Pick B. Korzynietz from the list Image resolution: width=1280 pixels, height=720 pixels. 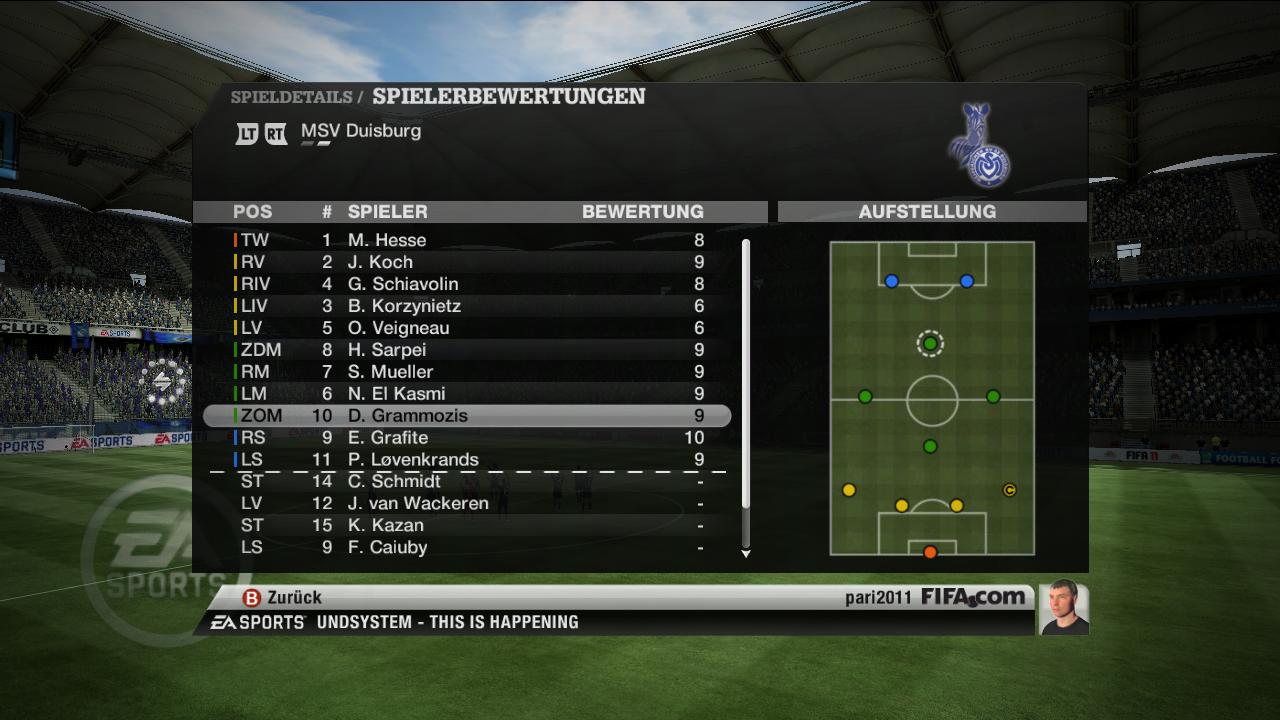coord(467,306)
